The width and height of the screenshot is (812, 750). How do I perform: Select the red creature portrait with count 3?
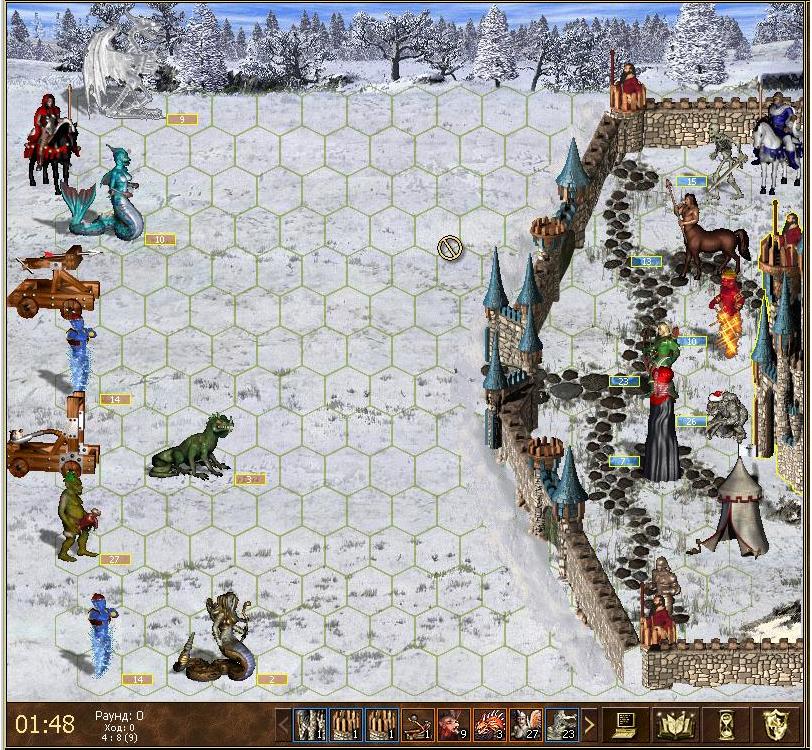point(490,724)
